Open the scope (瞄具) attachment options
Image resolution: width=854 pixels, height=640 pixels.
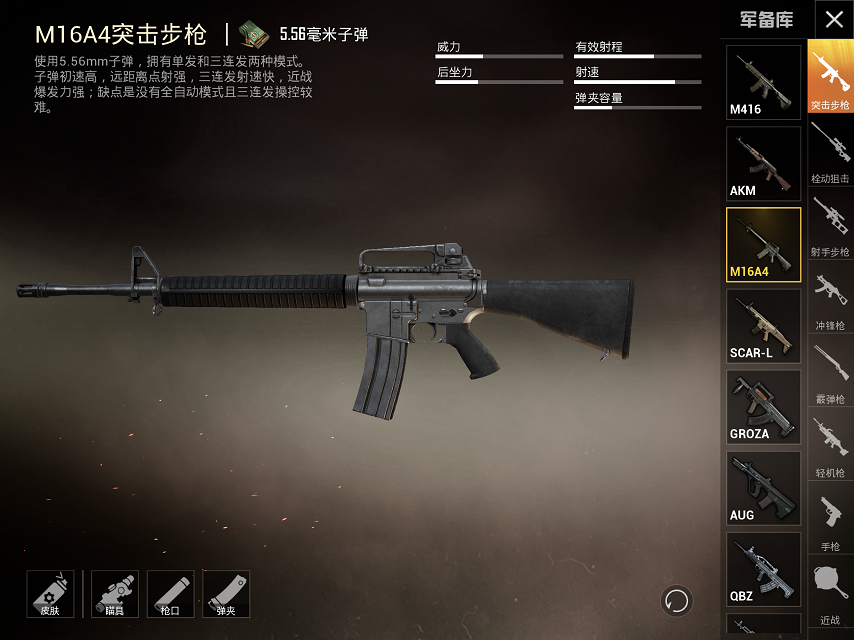tap(115, 594)
